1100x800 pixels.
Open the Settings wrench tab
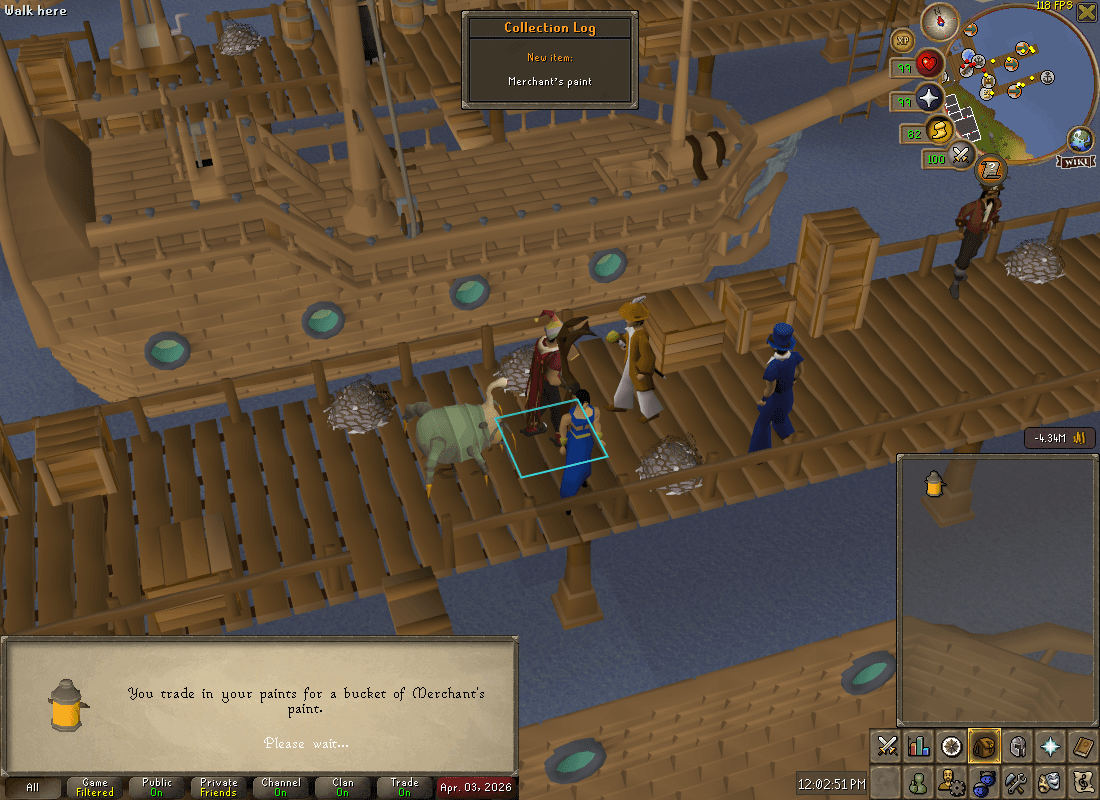click(x=1017, y=781)
